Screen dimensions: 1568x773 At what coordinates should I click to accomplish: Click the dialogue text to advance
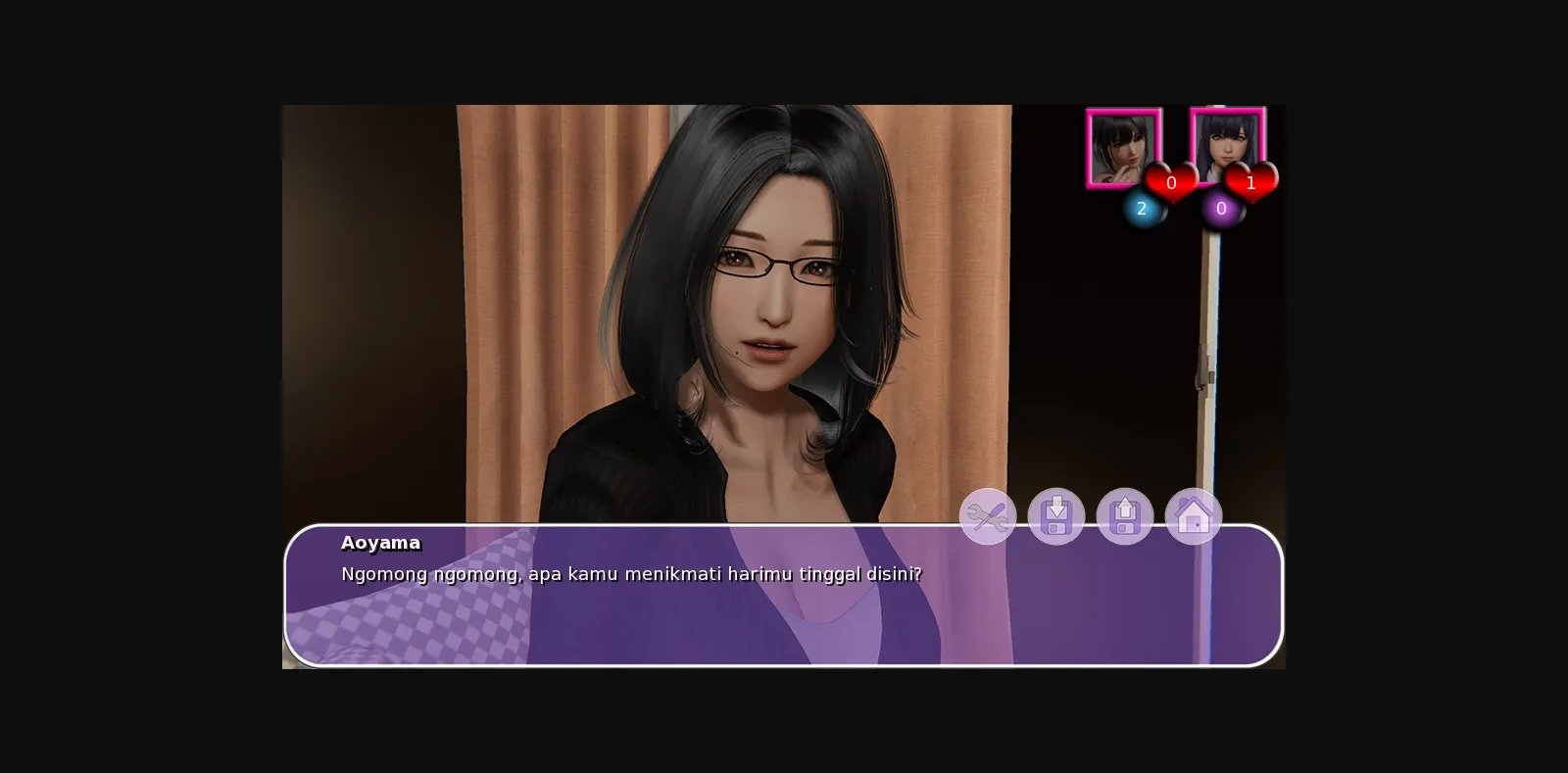[631, 575]
